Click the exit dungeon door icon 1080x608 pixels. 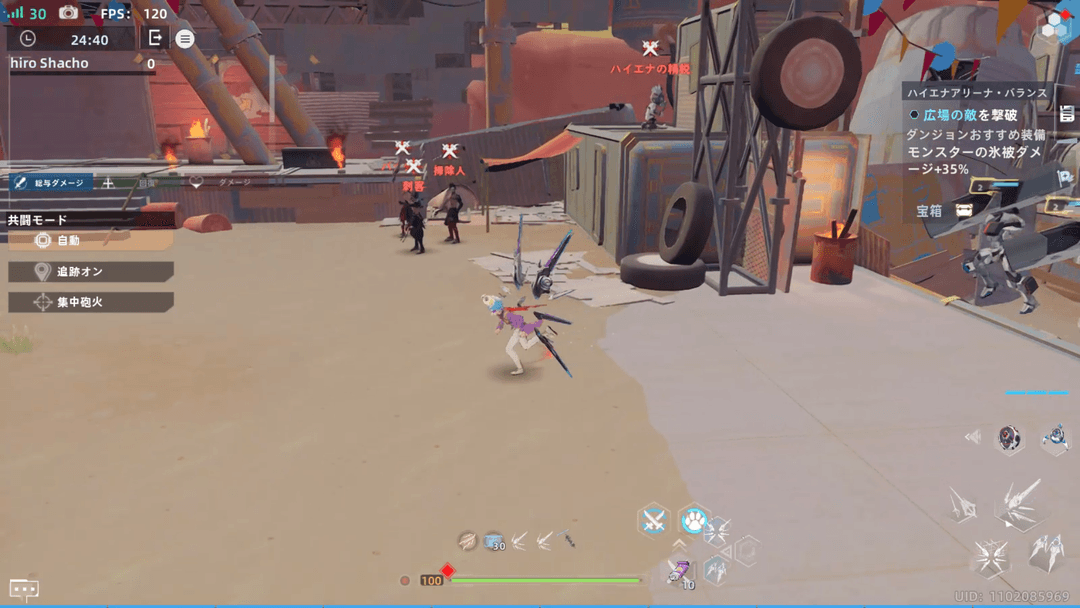155,38
